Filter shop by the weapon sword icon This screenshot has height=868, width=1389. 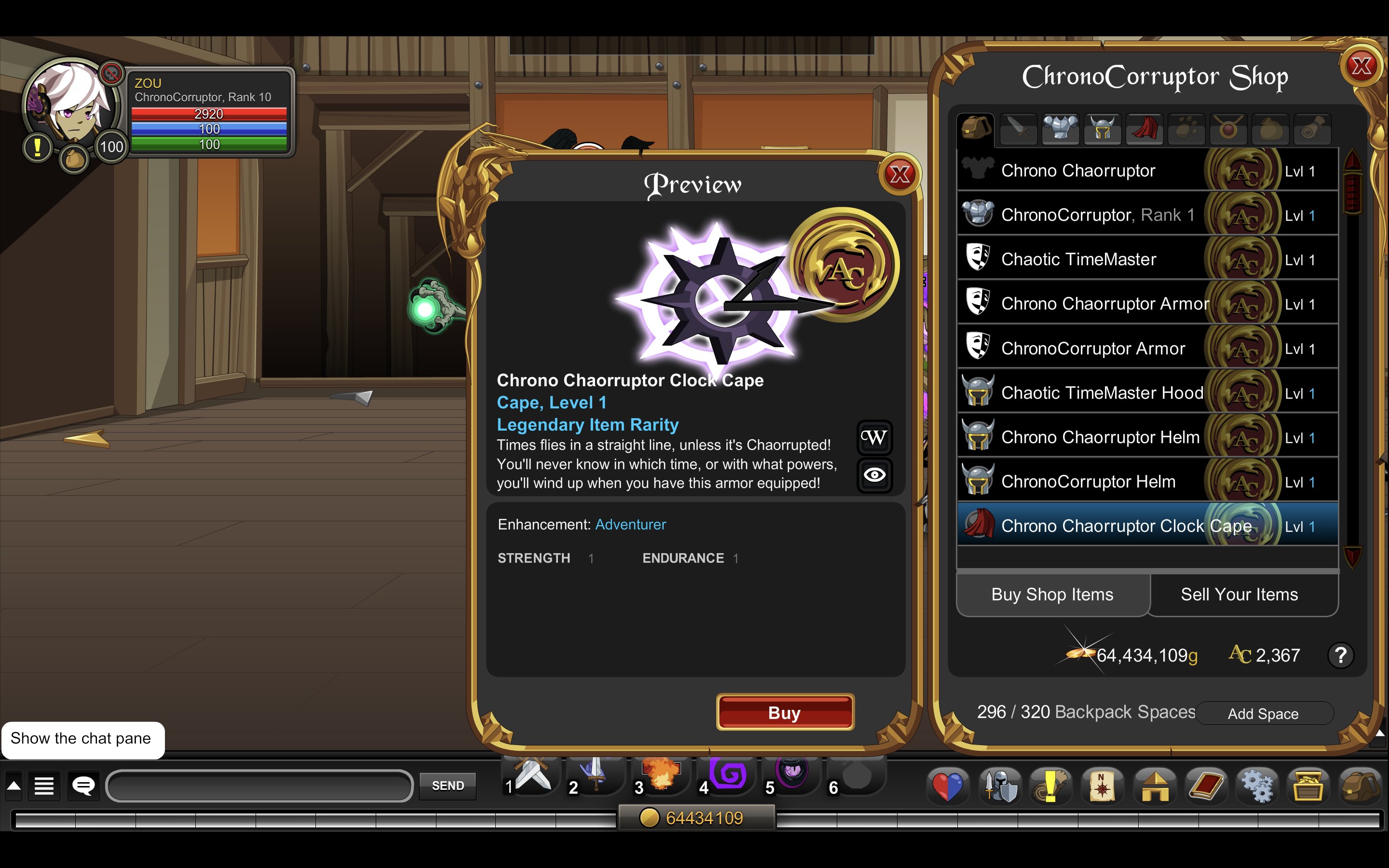pyautogui.click(x=1019, y=129)
